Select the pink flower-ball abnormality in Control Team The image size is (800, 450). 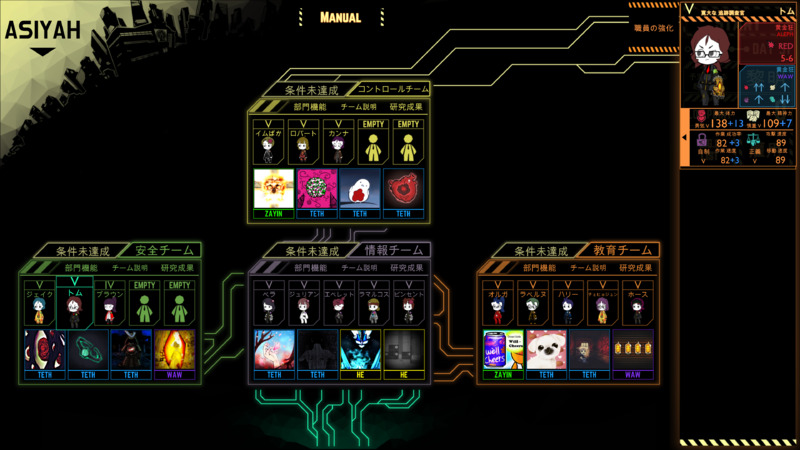point(318,189)
